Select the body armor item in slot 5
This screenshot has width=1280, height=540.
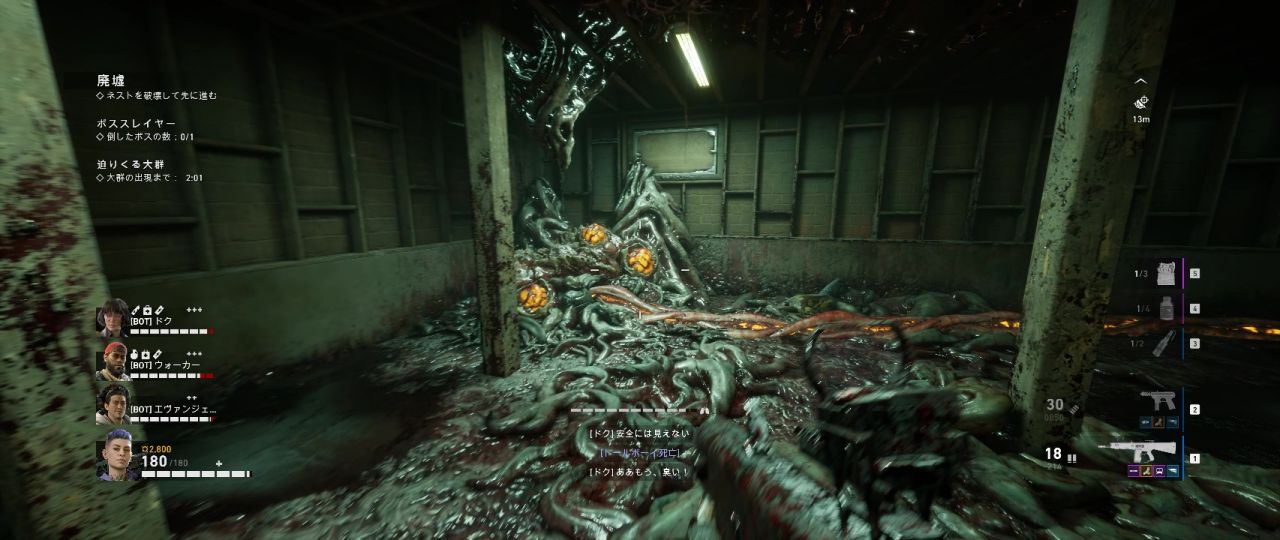pos(1163,272)
